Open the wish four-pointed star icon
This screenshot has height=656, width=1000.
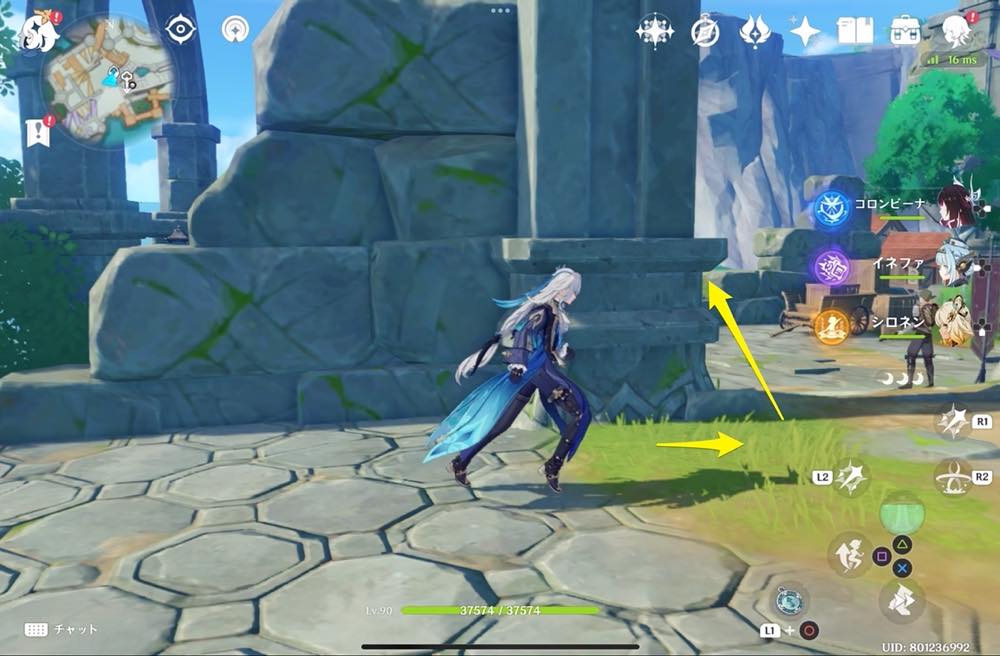click(804, 32)
